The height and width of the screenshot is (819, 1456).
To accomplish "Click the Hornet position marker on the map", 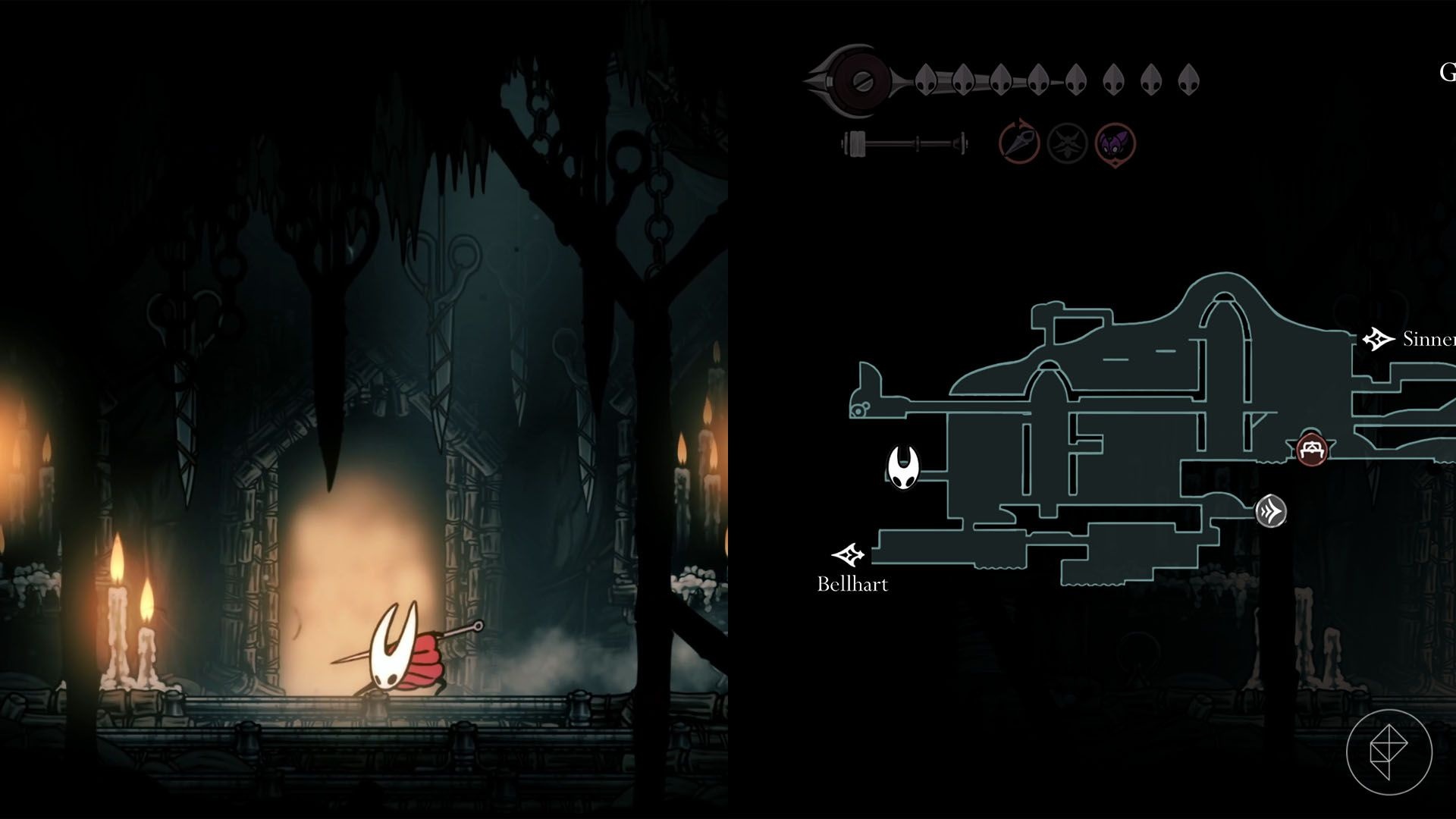I will pos(903,467).
